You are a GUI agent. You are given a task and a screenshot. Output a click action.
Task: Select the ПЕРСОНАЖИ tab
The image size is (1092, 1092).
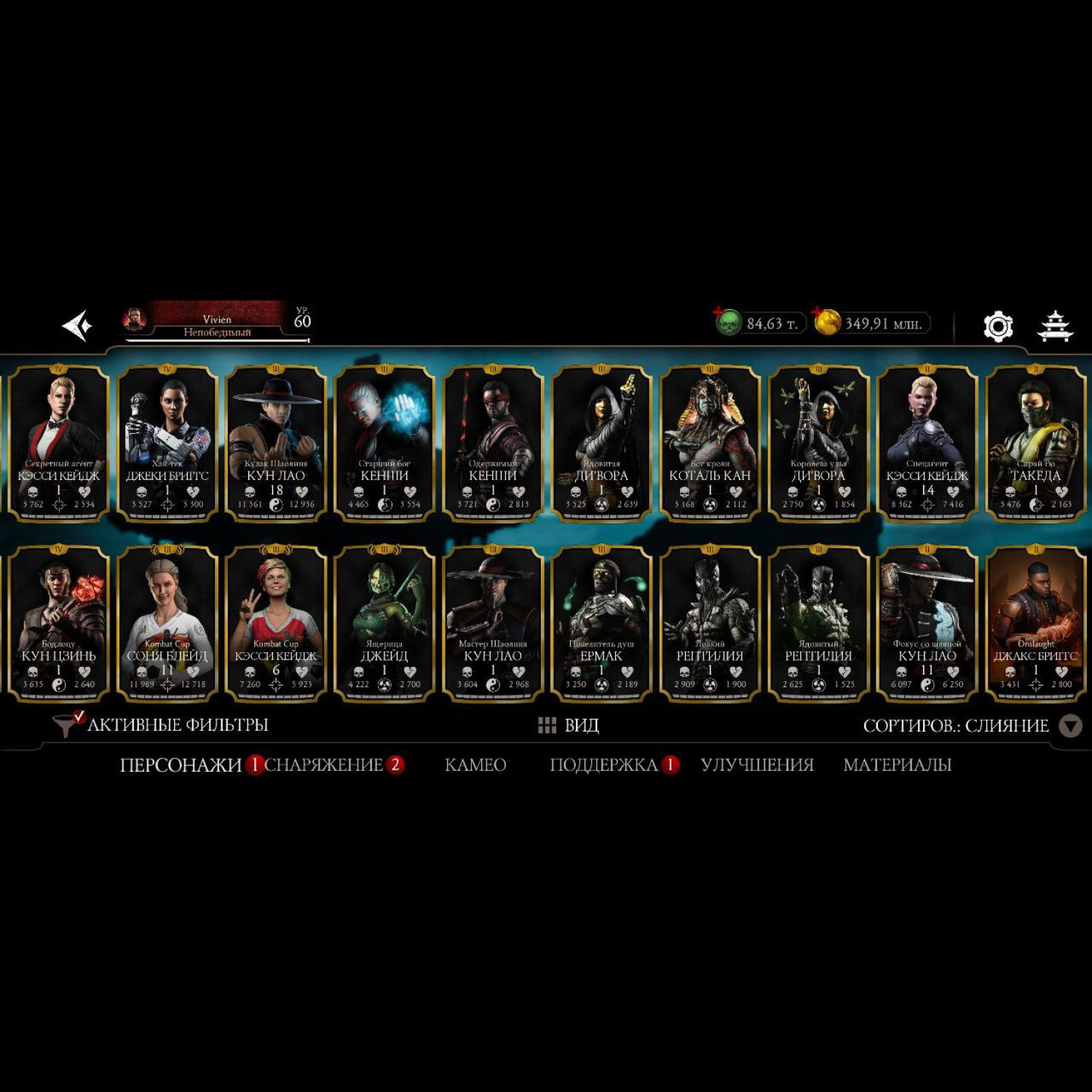coord(181,765)
